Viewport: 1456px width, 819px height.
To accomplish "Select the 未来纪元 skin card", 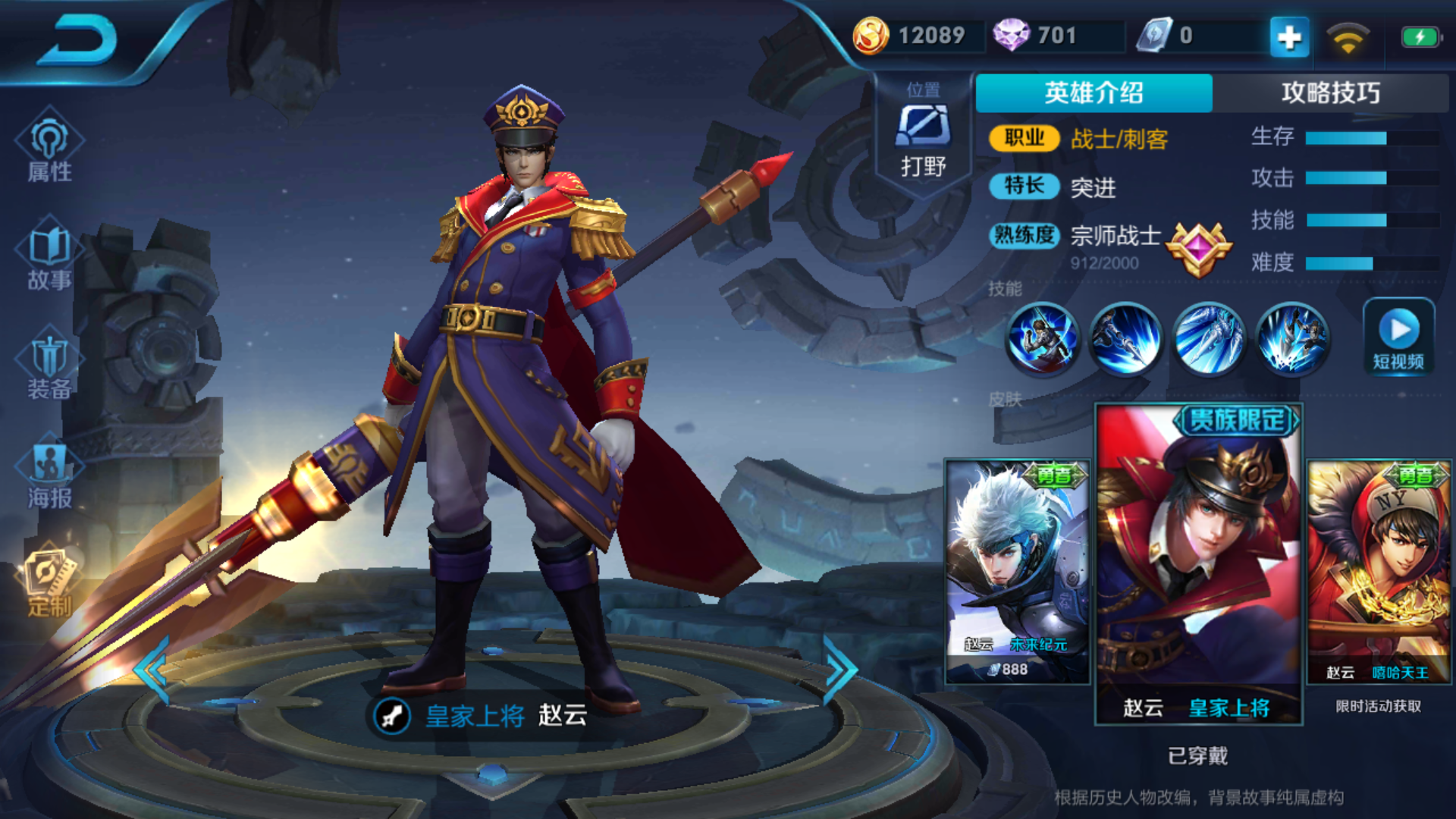I will pyautogui.click(x=1018, y=571).
